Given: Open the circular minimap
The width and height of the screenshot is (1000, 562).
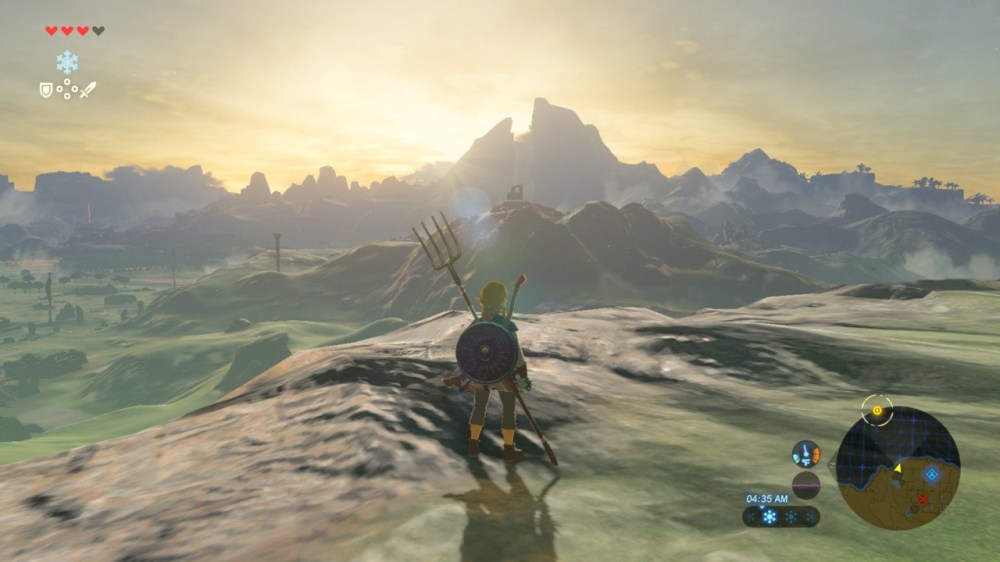Looking at the screenshot, I should (x=897, y=467).
